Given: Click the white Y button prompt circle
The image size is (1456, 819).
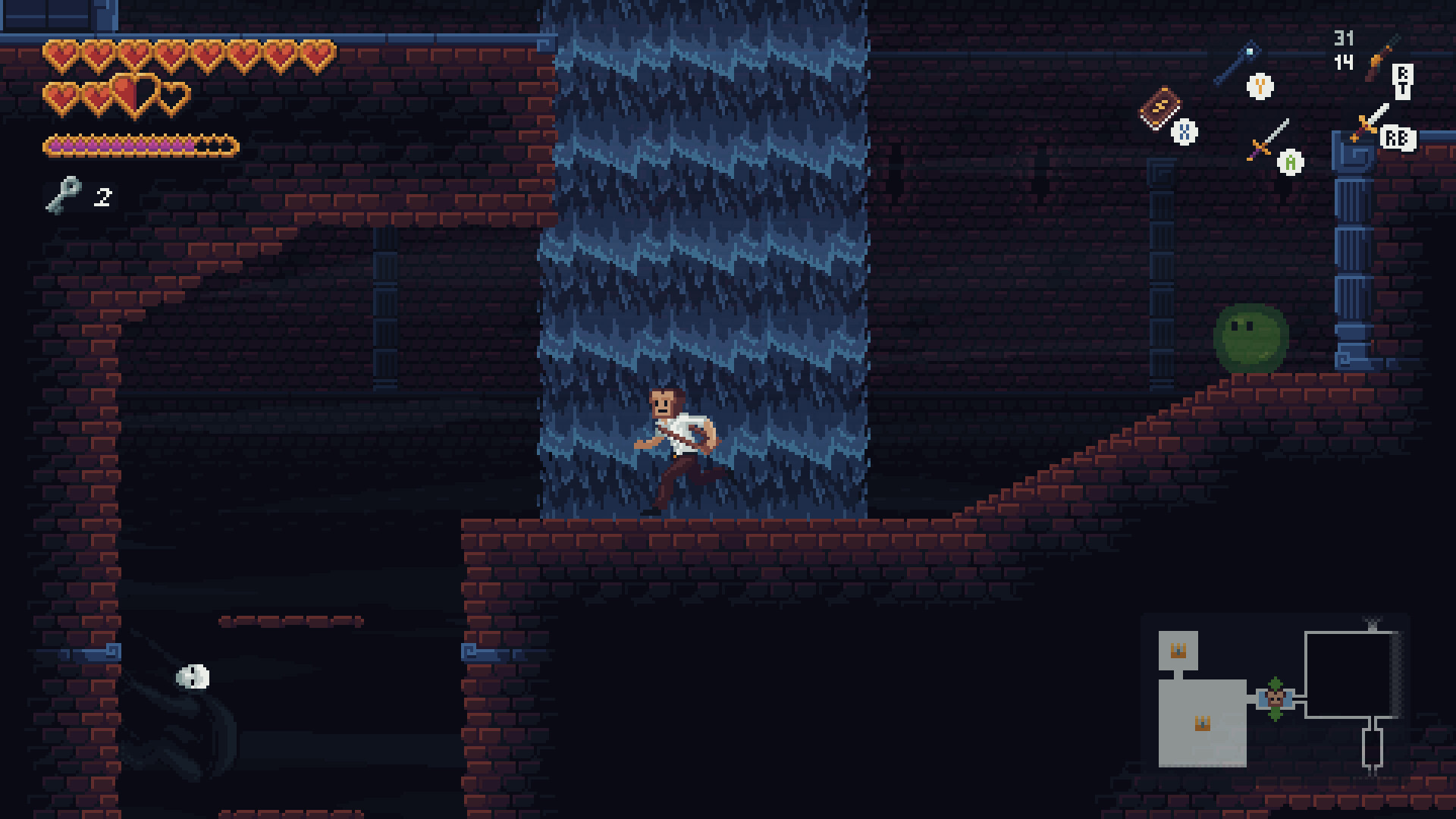Looking at the screenshot, I should tap(1260, 87).
